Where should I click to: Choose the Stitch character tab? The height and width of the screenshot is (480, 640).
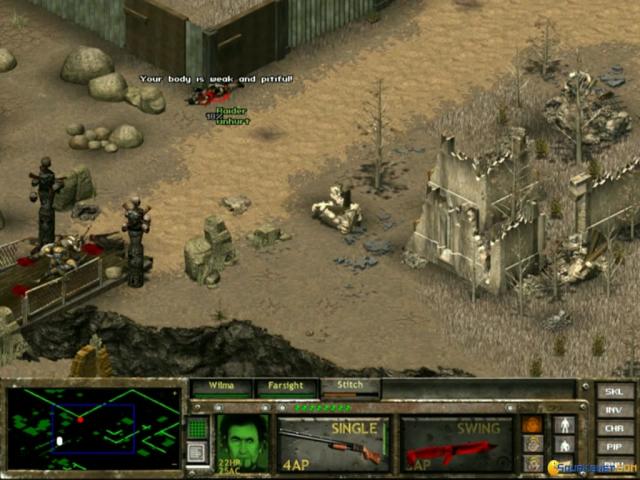(x=349, y=387)
